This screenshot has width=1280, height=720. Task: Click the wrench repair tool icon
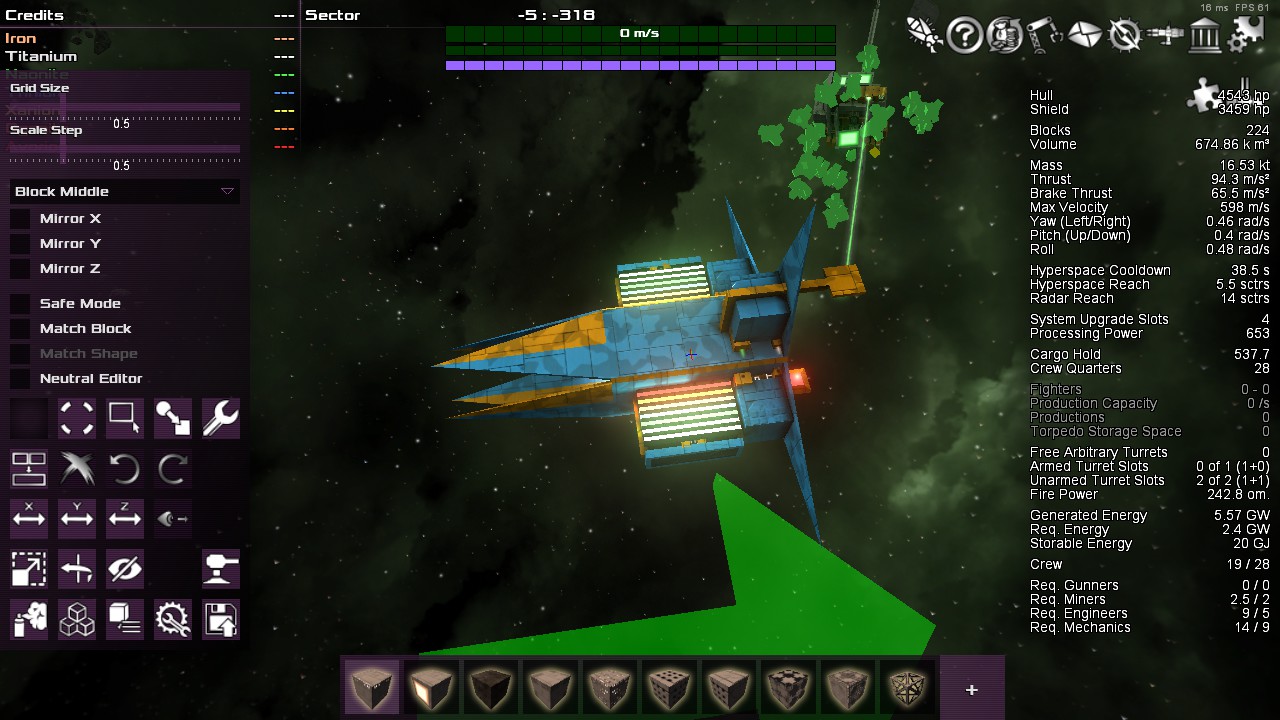(220, 419)
